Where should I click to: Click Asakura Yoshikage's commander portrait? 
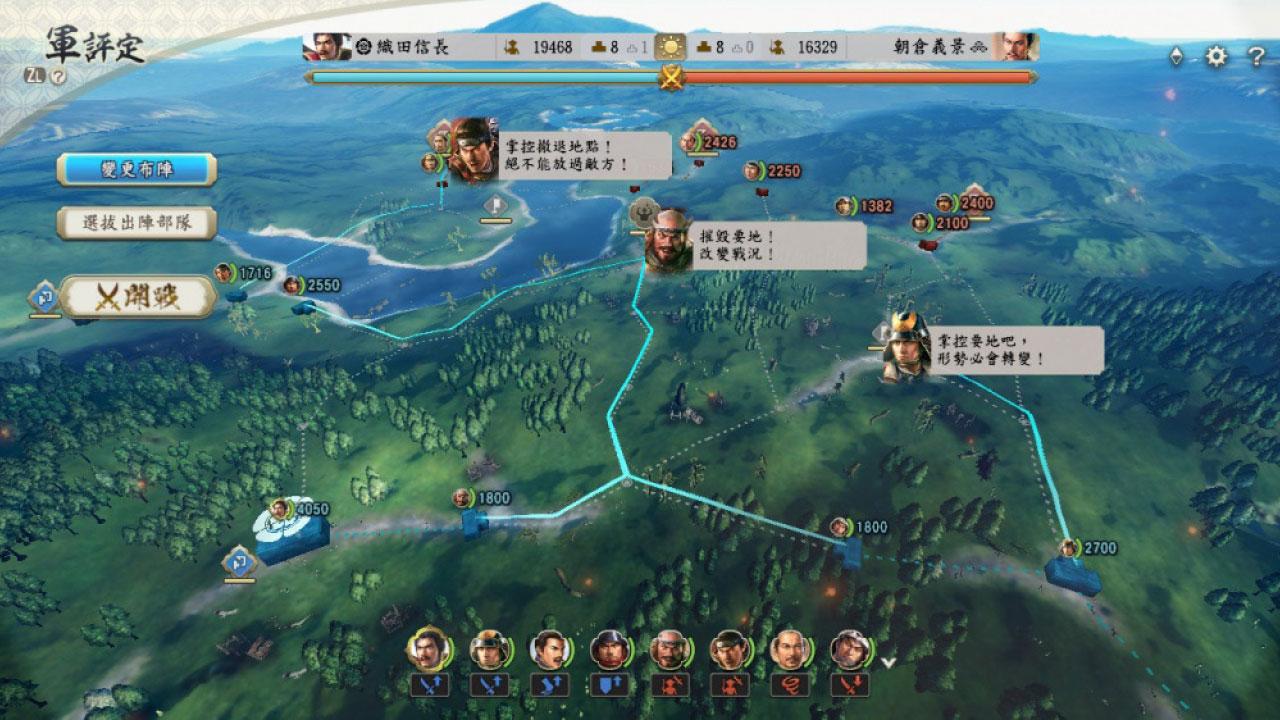coord(1016,47)
